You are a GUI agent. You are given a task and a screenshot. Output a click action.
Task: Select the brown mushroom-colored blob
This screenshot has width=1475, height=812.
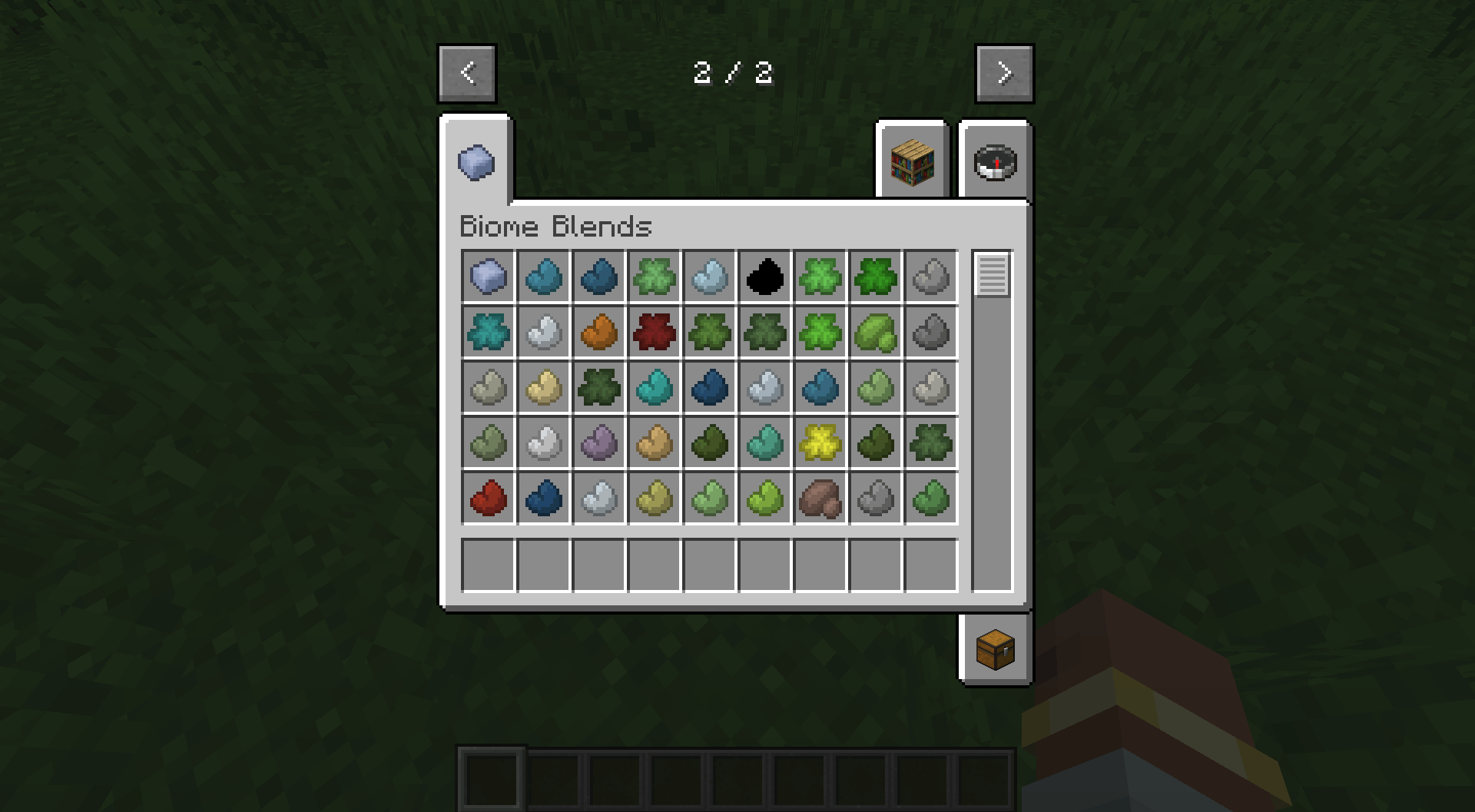pyautogui.click(x=820, y=499)
